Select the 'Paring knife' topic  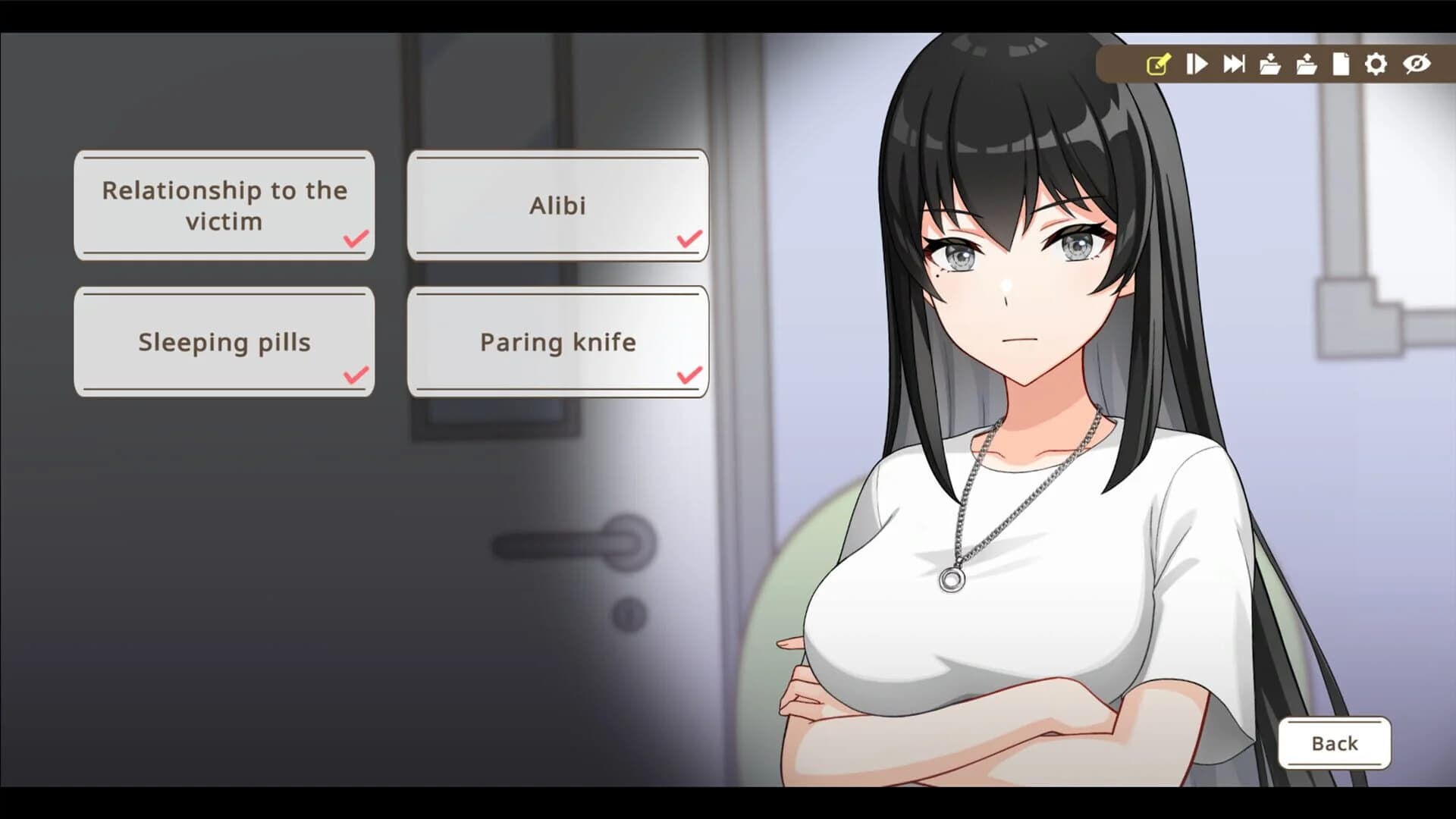tap(558, 341)
